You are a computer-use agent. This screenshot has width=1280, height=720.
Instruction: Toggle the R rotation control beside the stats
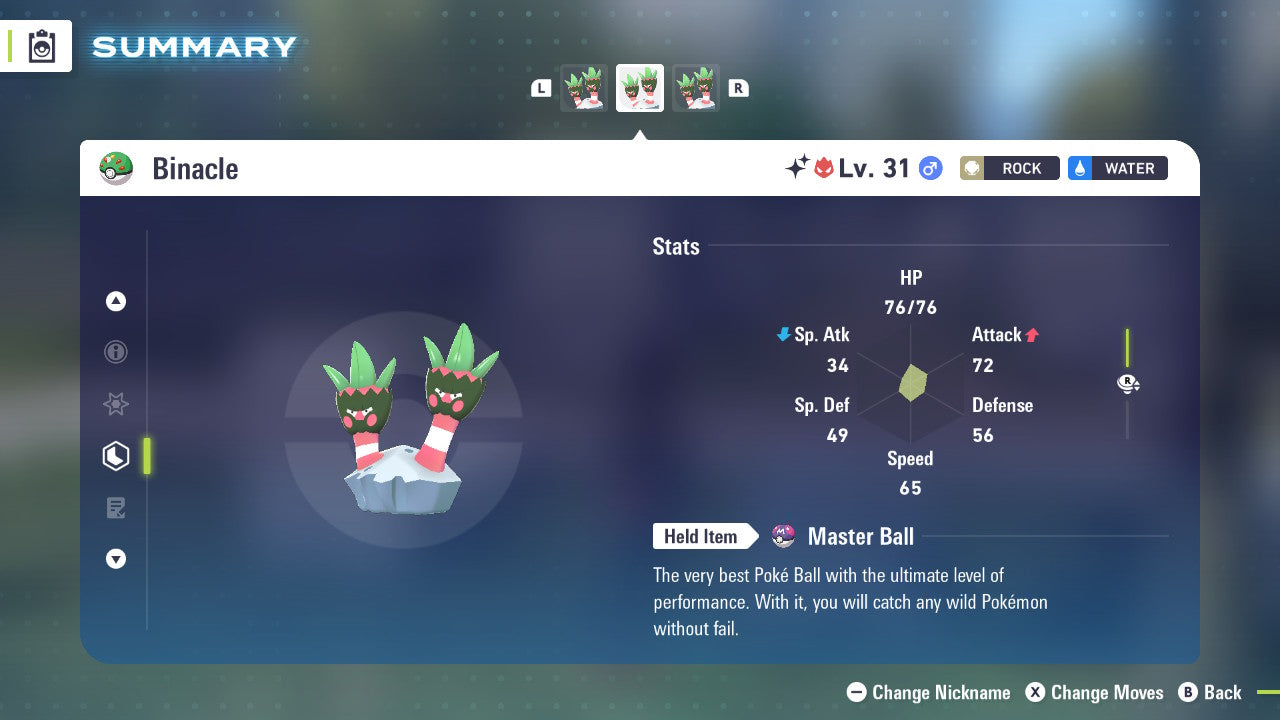pyautogui.click(x=1128, y=384)
